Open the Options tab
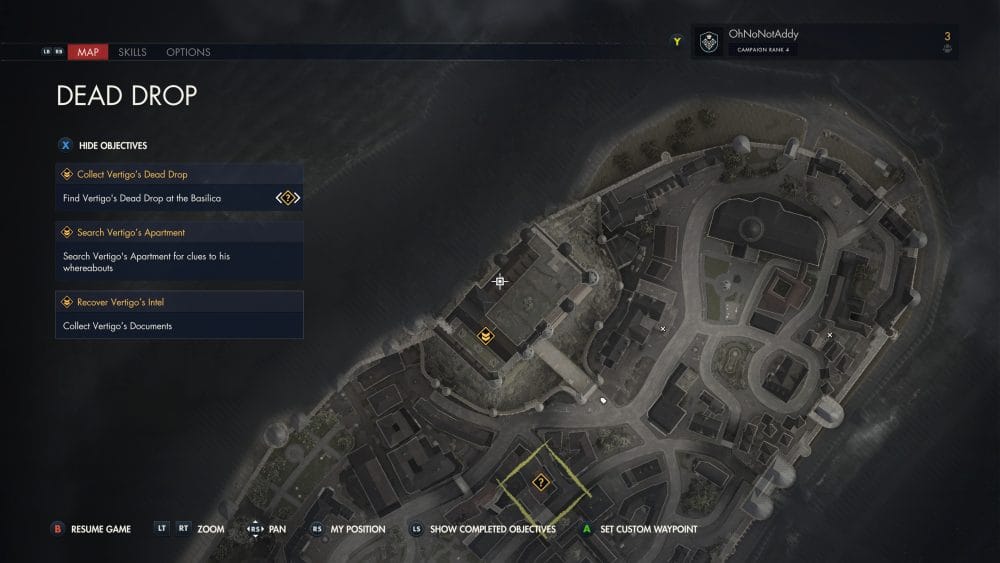Image resolution: width=1000 pixels, height=563 pixels. pos(188,51)
